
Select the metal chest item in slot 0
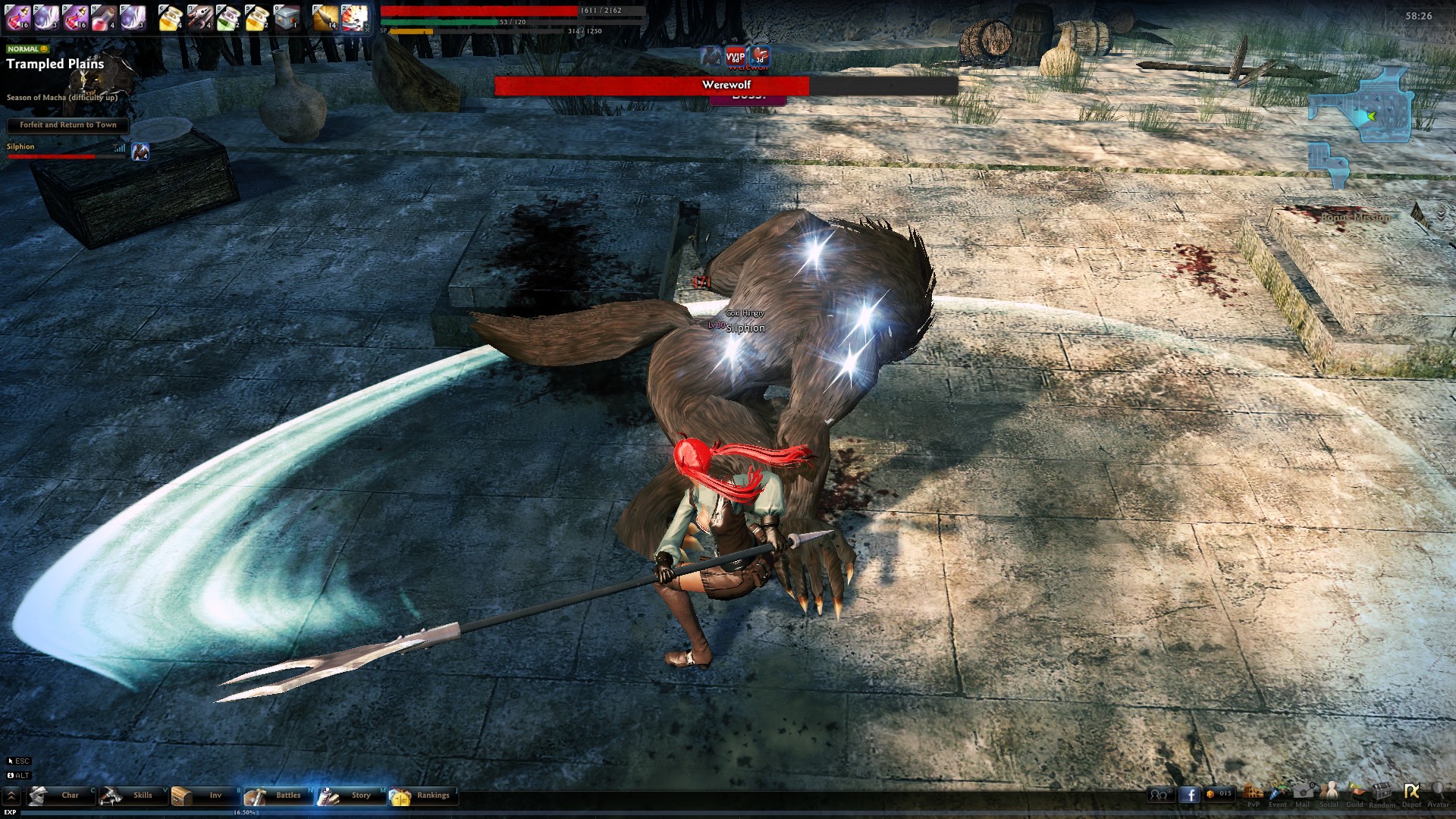[287, 17]
